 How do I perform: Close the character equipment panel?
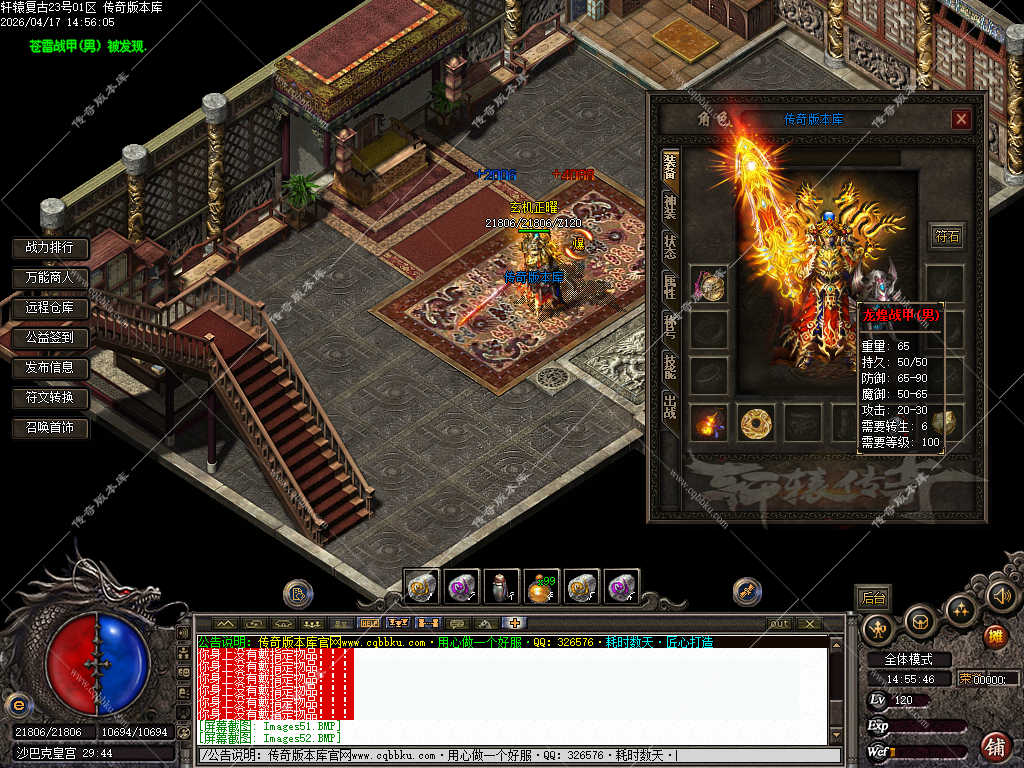click(x=961, y=120)
